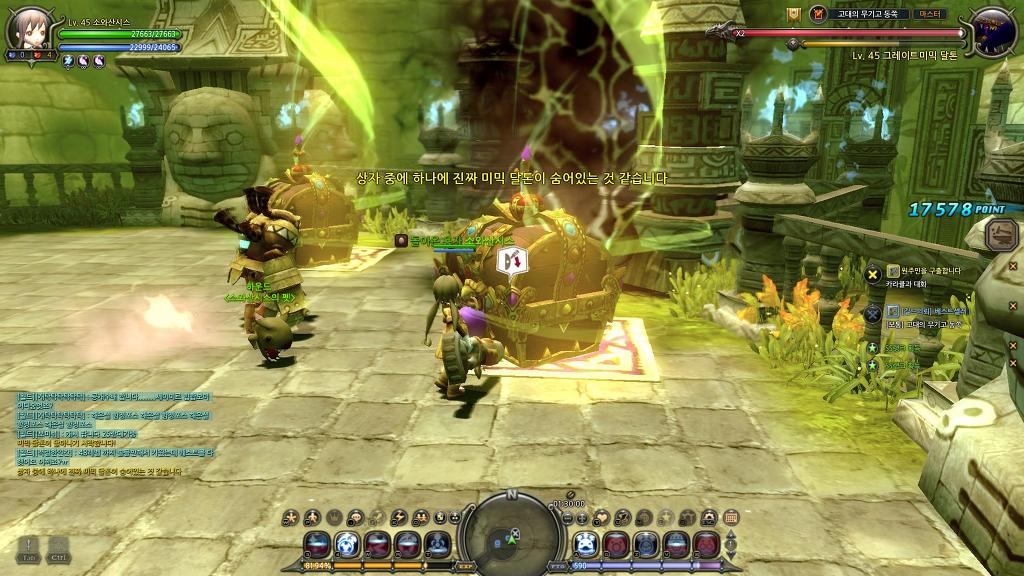
Task: Click the yellow X quest marker icon
Action: point(872,273)
